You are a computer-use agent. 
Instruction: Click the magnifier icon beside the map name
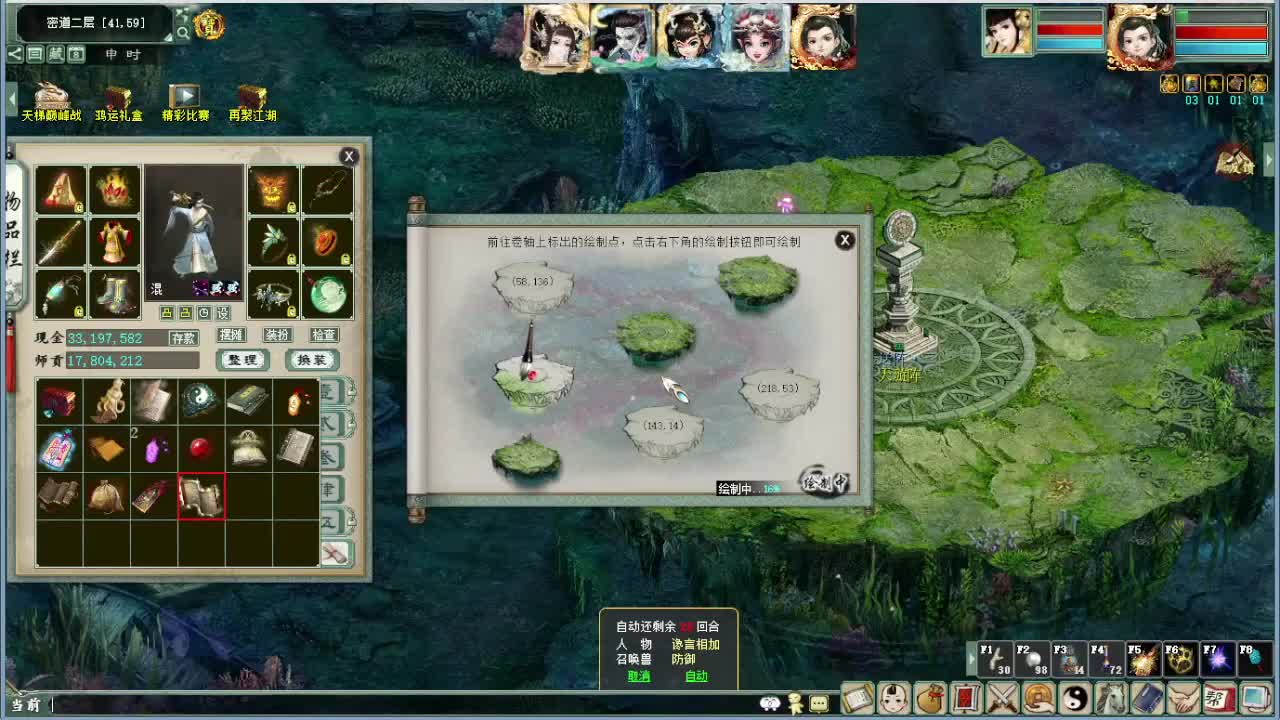[183, 32]
